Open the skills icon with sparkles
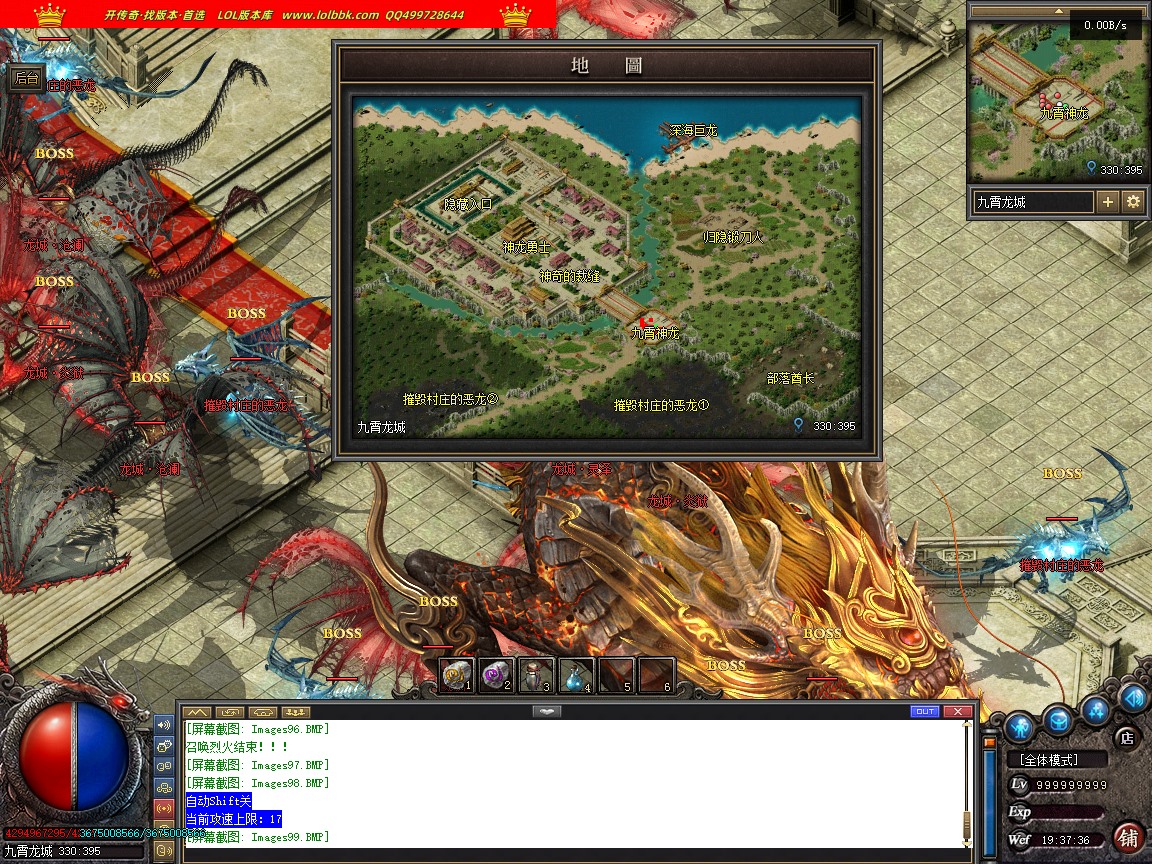Image resolution: width=1152 pixels, height=864 pixels. click(x=1097, y=712)
